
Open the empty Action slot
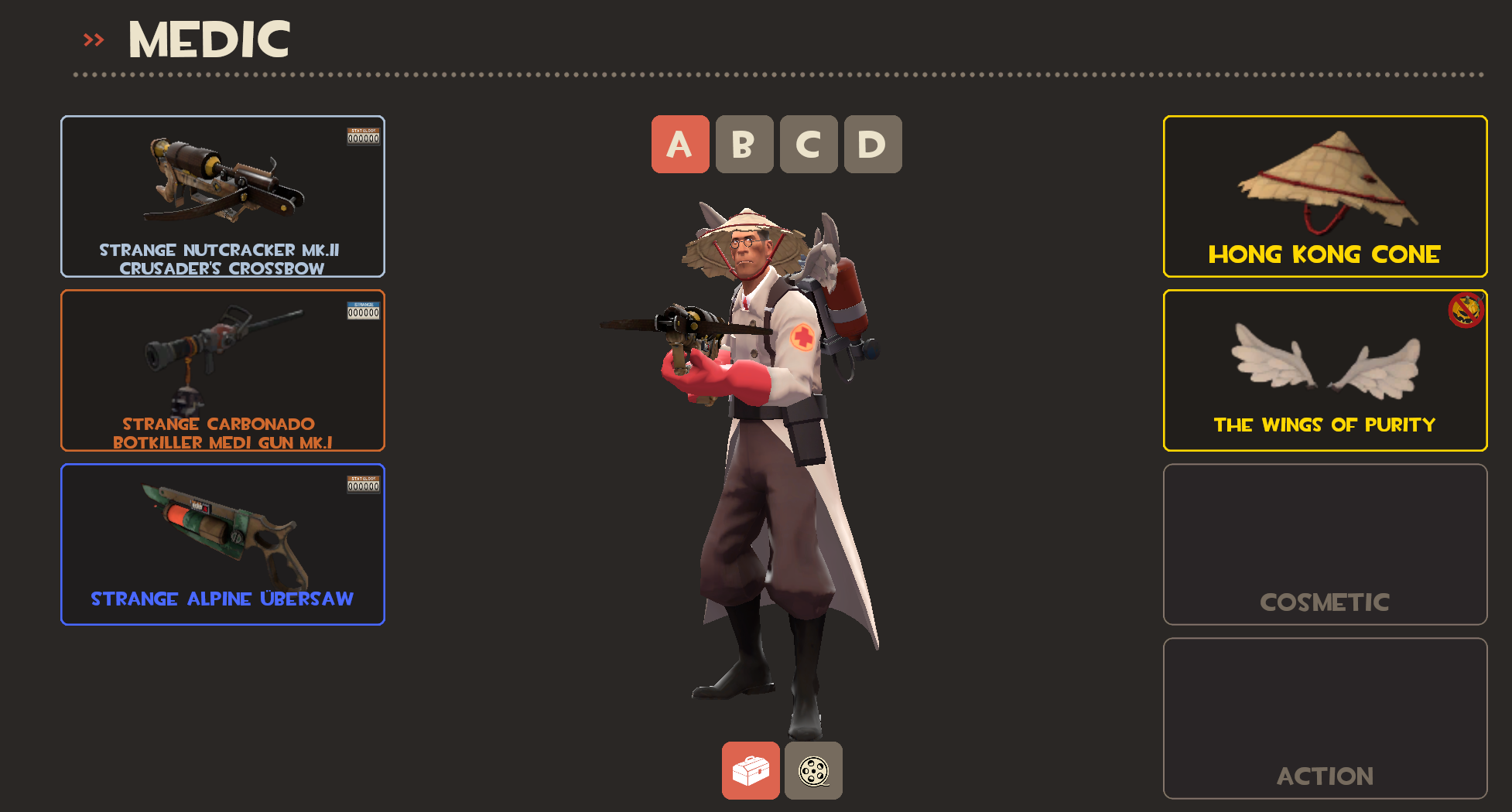click(1325, 718)
